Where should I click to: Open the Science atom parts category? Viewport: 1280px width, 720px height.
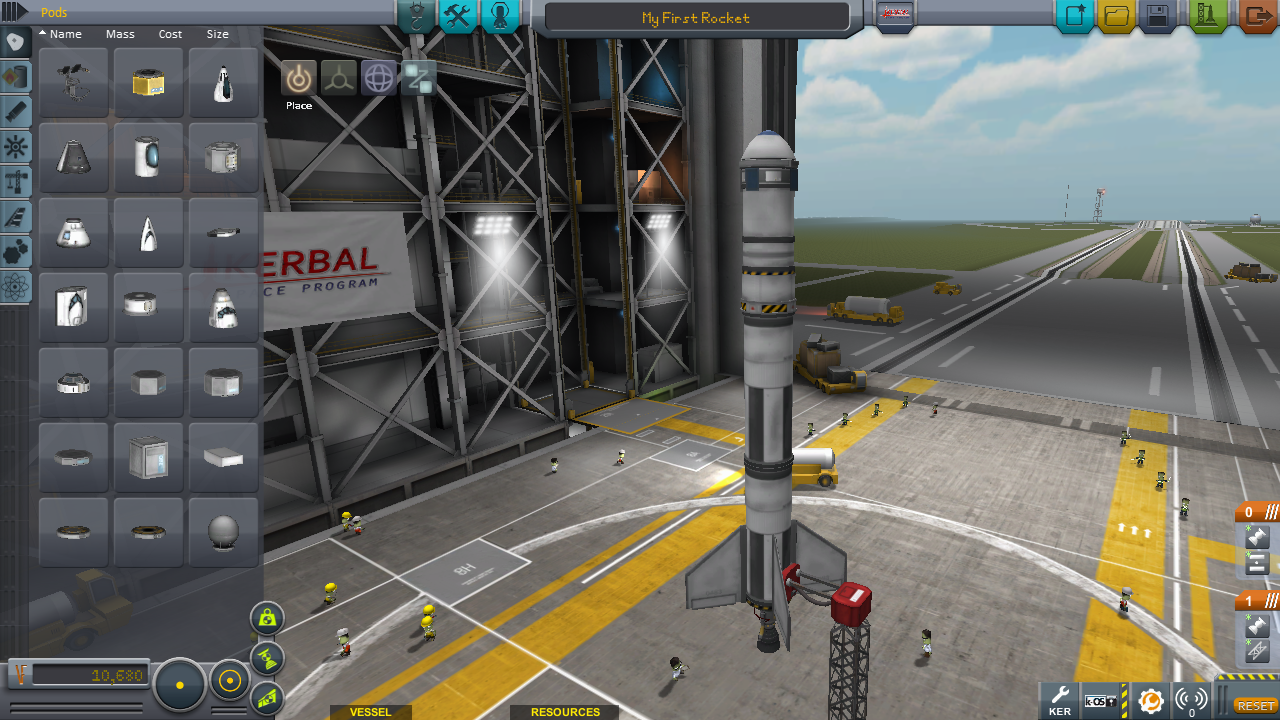pos(16,288)
